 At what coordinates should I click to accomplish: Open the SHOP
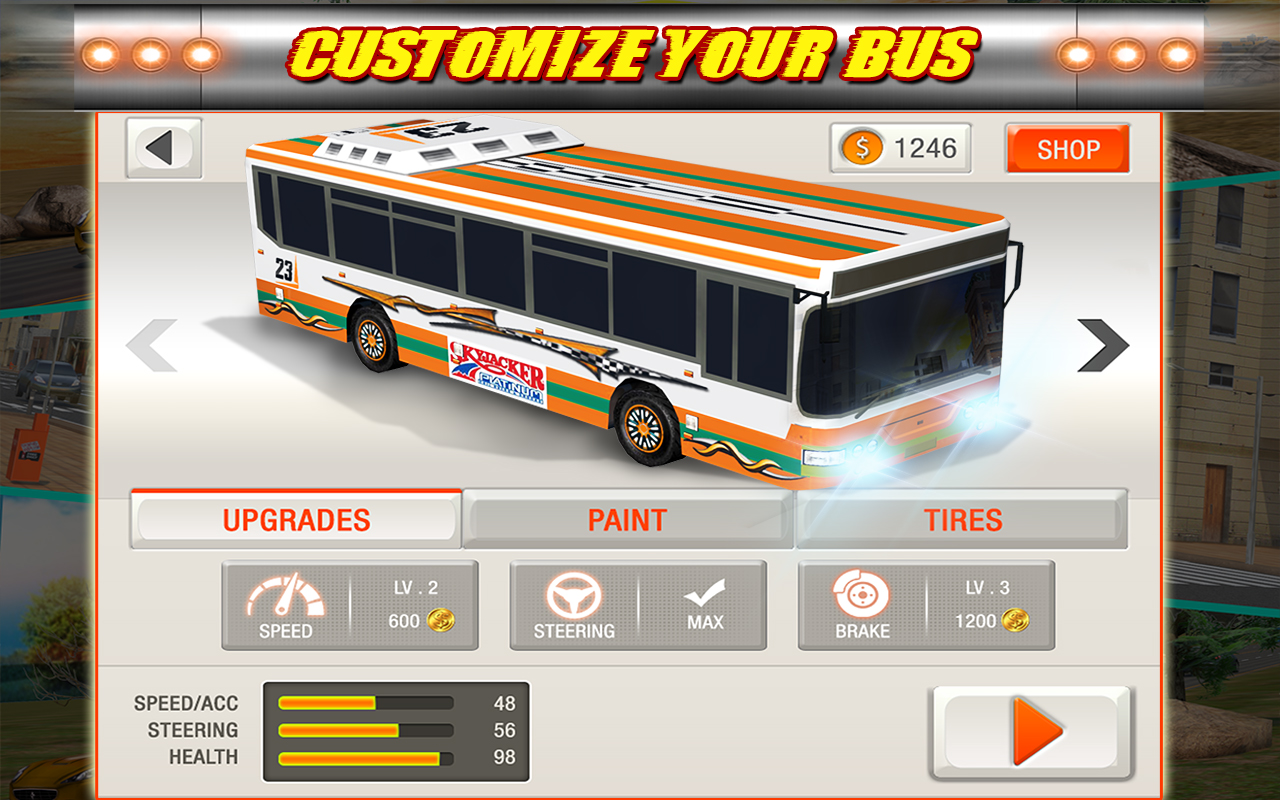point(1068,150)
